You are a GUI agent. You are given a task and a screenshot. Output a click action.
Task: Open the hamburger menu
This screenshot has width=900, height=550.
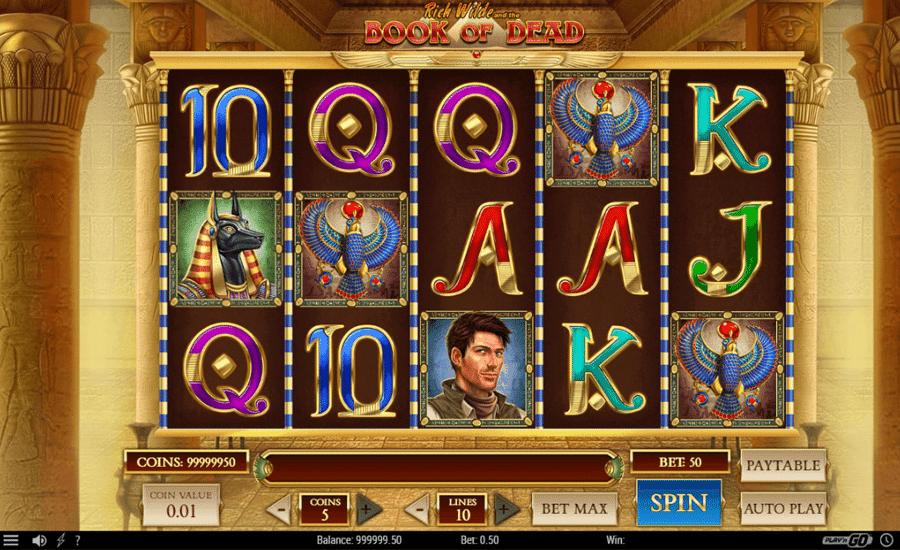pyautogui.click(x=11, y=540)
